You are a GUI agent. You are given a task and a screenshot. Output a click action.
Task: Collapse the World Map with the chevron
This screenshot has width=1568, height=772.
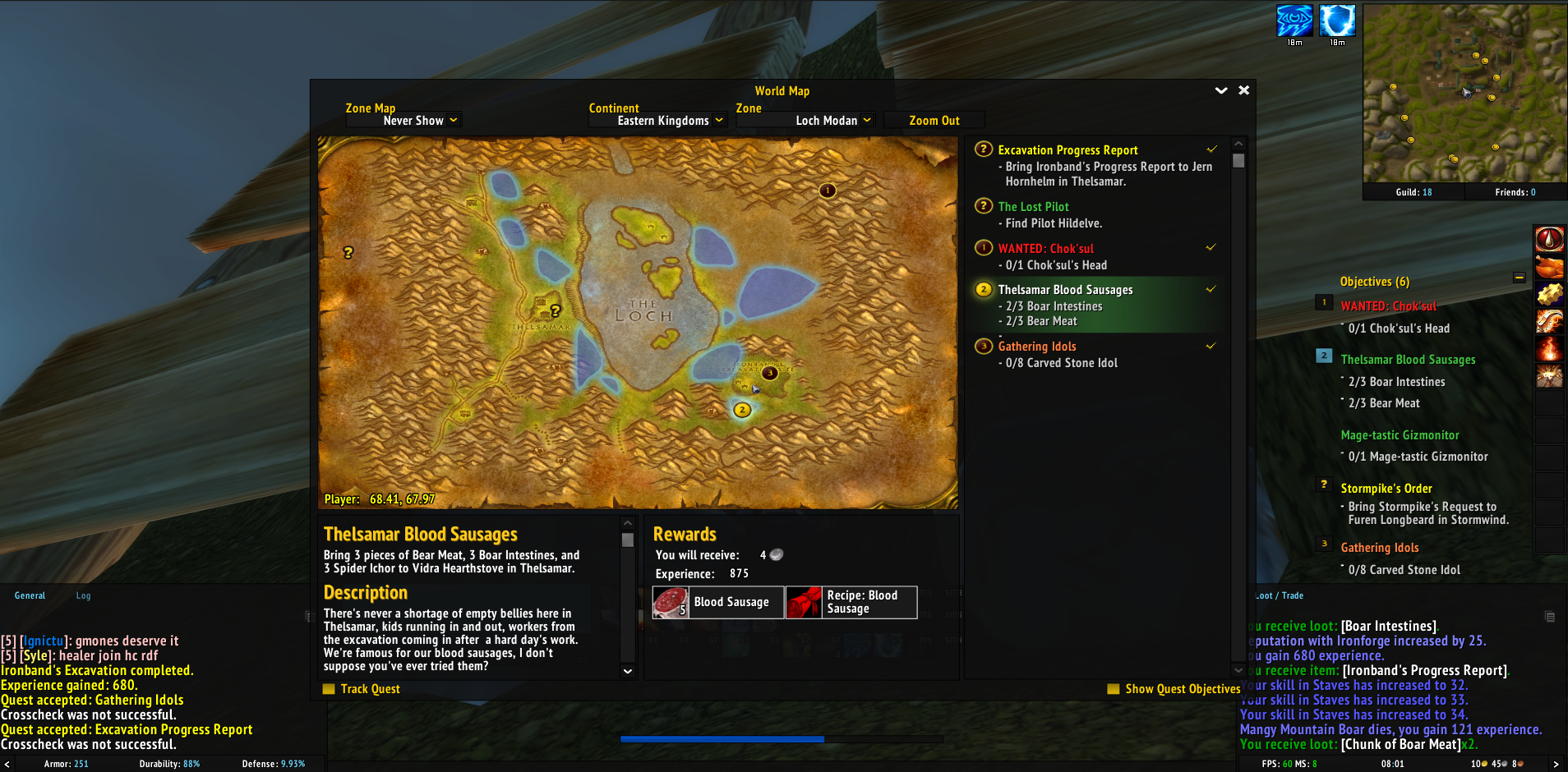pos(1222,90)
